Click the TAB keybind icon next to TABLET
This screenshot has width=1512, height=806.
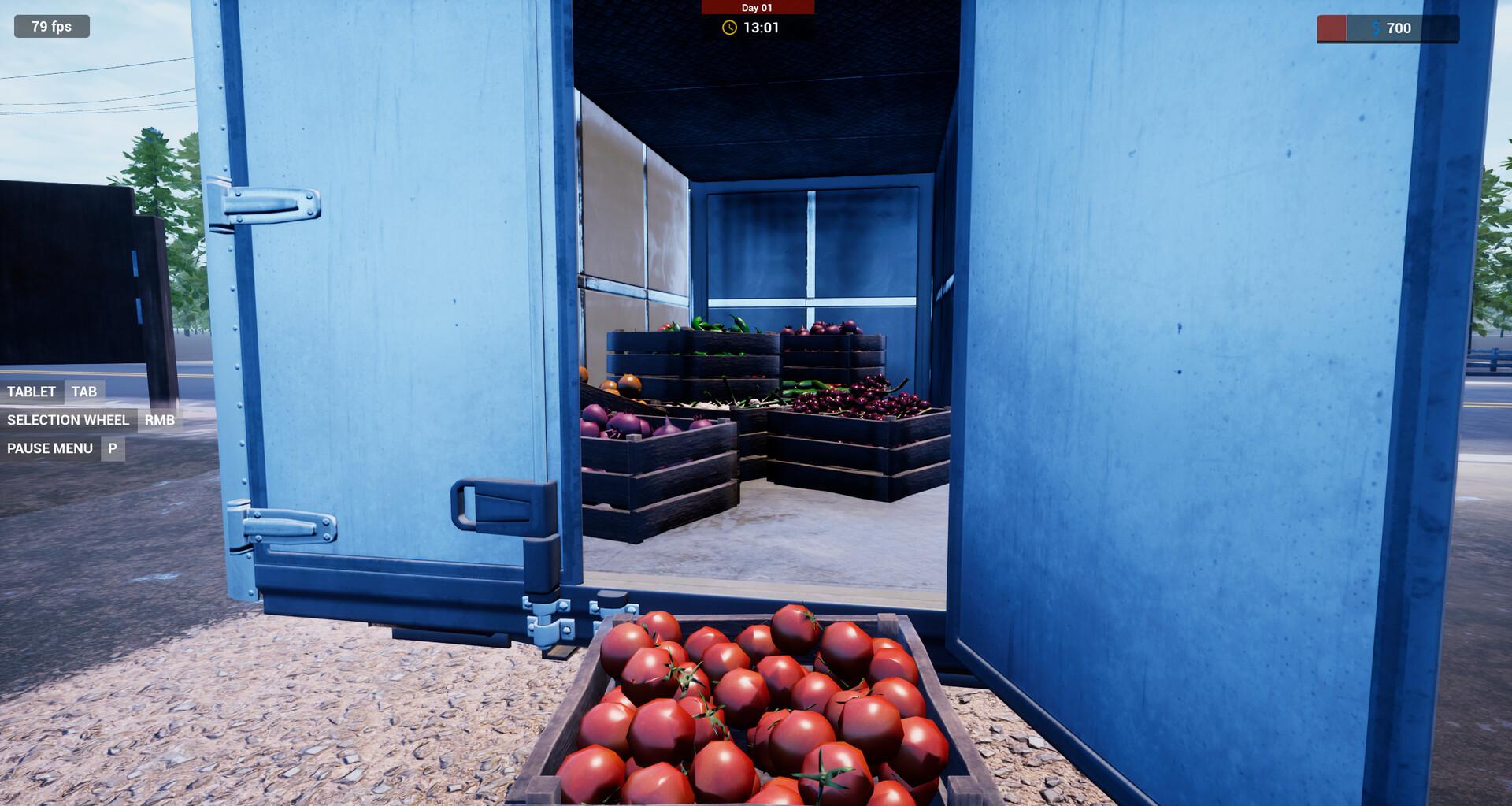coord(85,392)
